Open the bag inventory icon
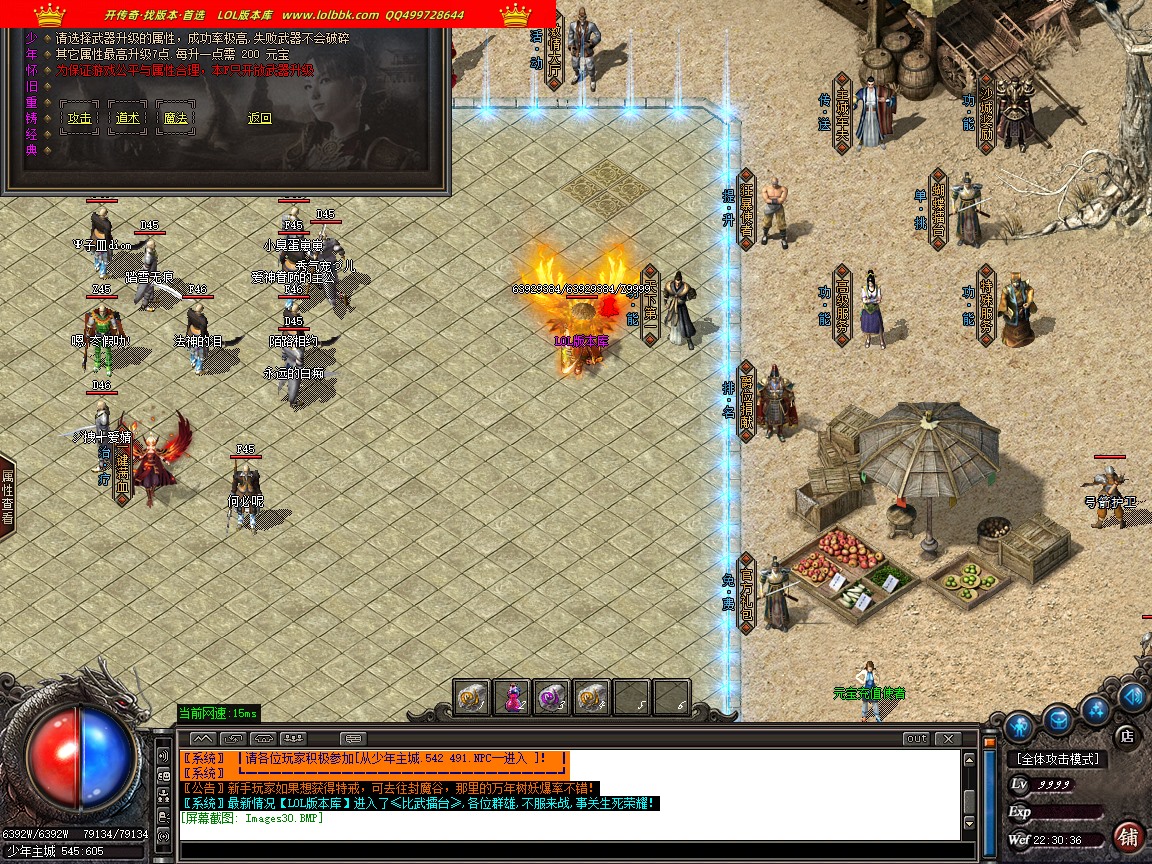 point(1058,718)
